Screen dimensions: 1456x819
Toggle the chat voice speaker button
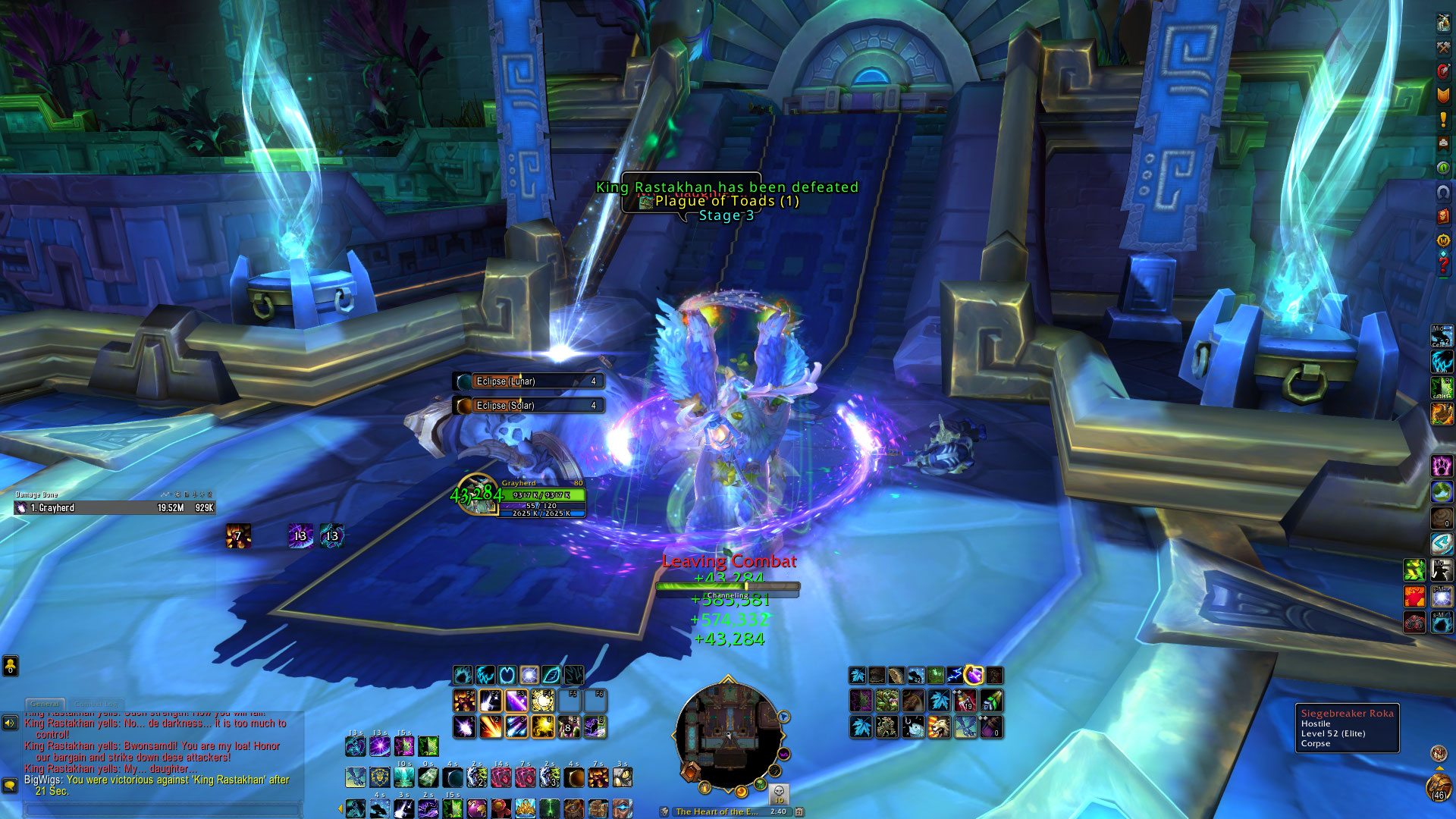click(x=10, y=723)
